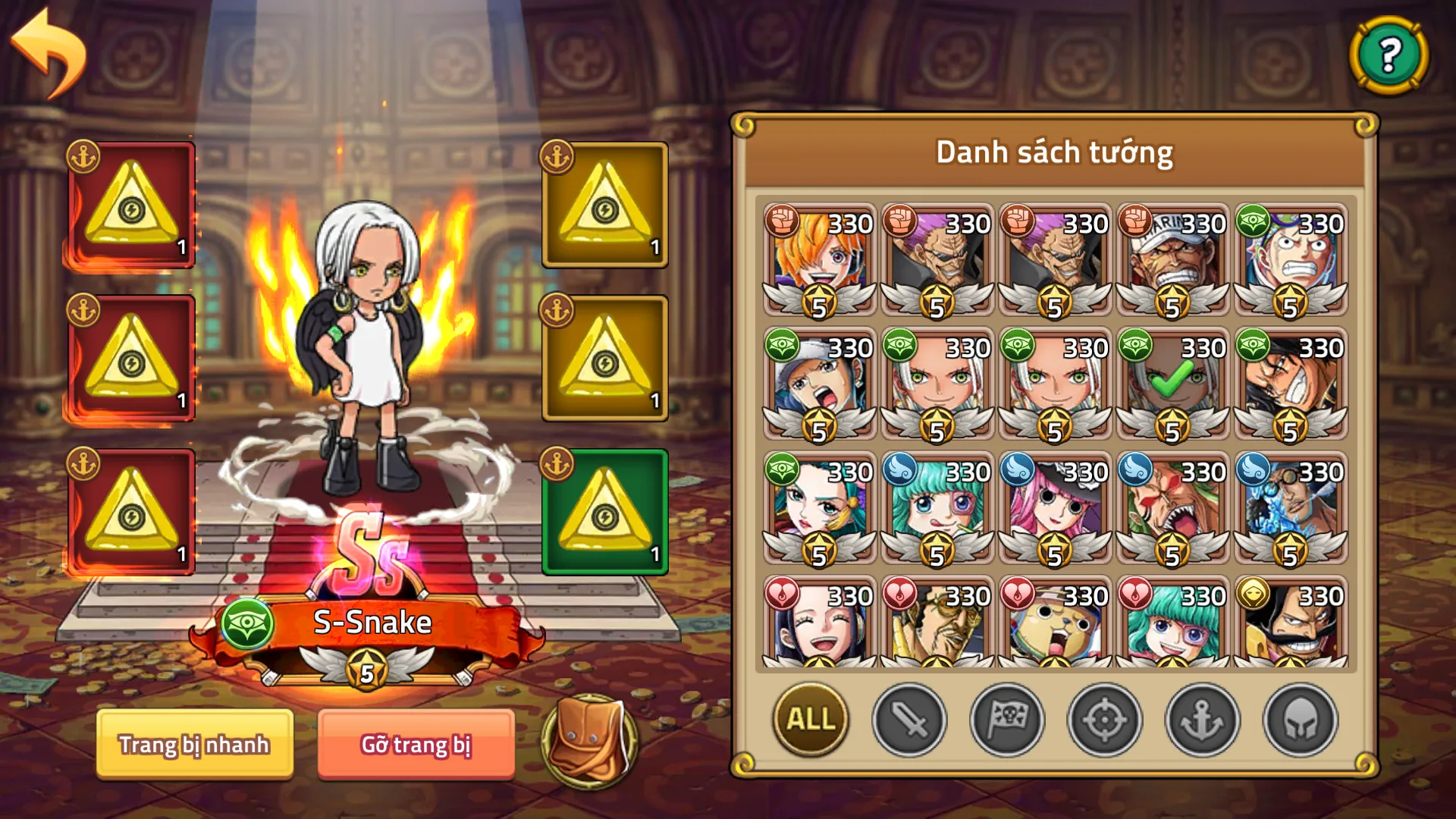Click the green-bordered equipment triangle slot

(603, 510)
